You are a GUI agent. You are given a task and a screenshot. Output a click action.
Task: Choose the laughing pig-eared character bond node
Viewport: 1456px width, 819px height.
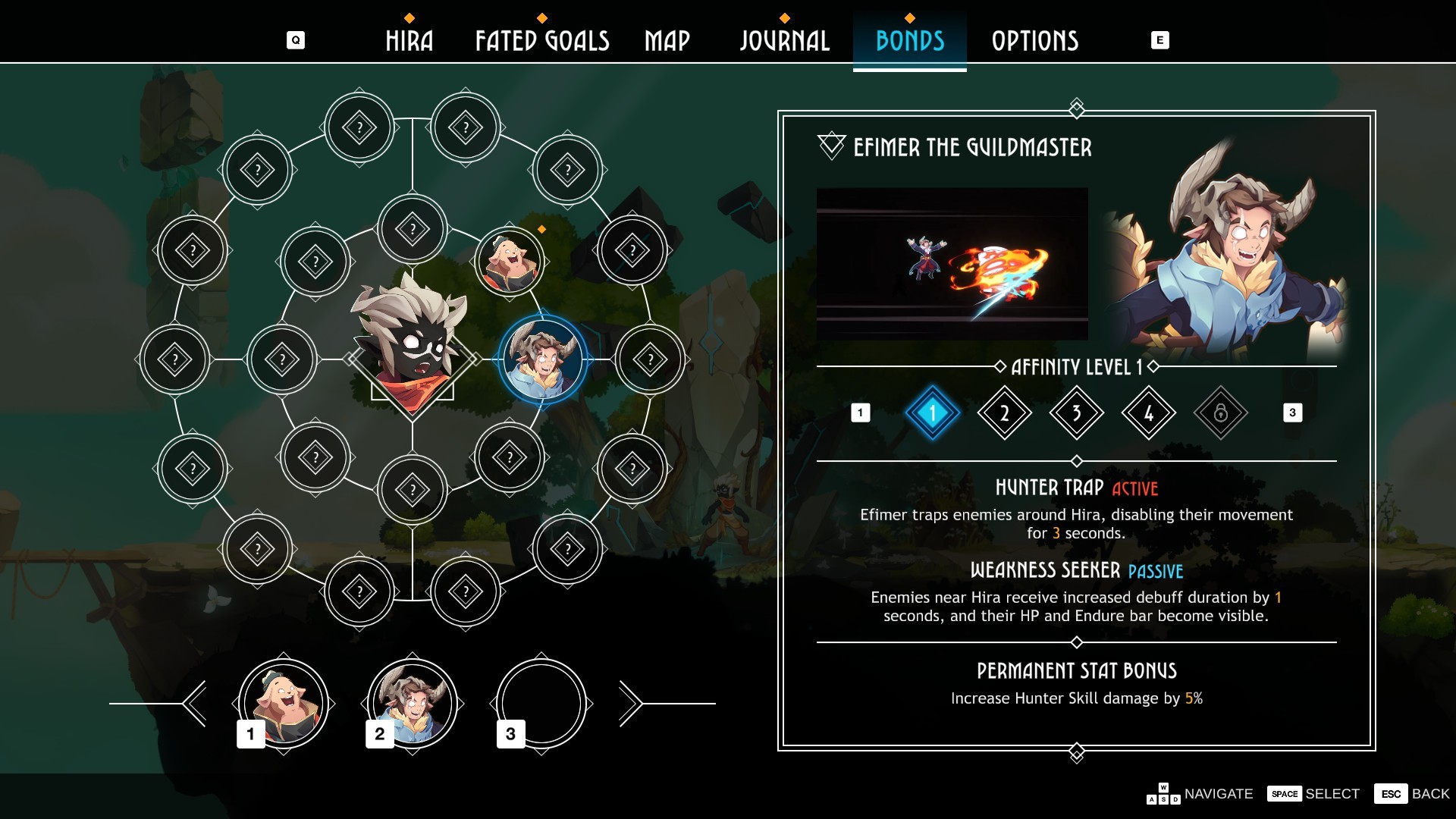point(510,261)
